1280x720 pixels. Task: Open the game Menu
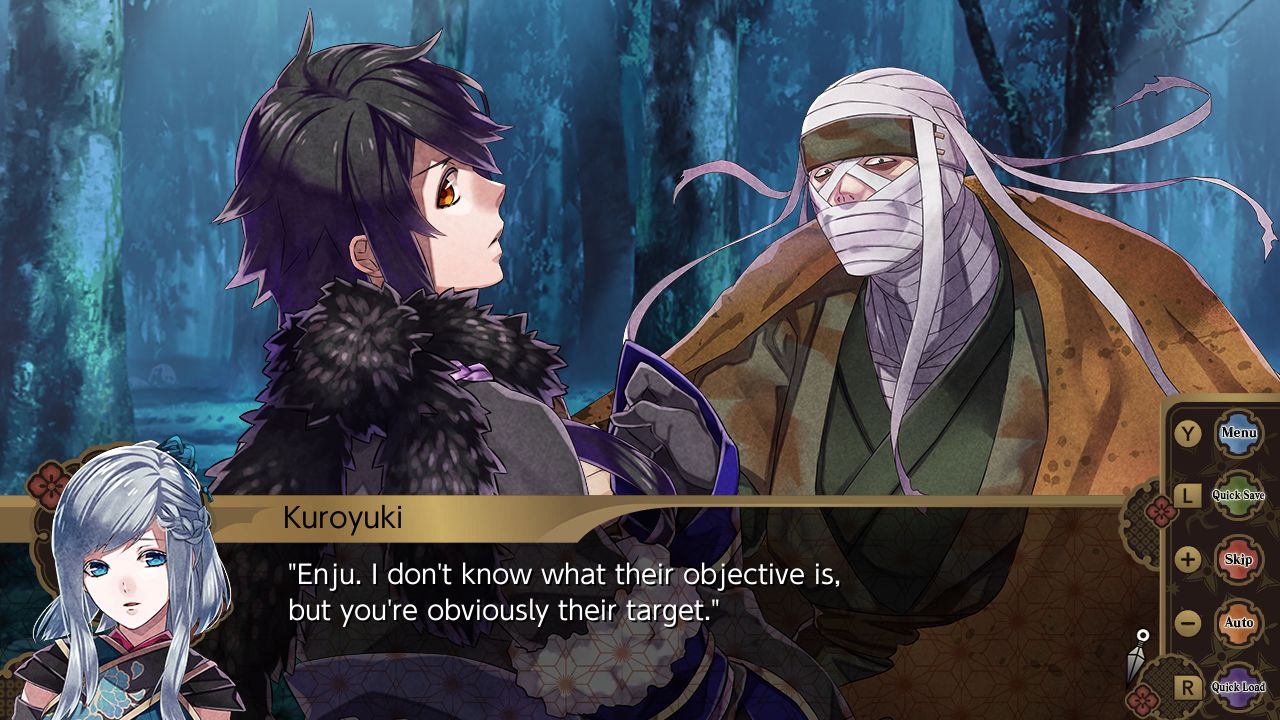1239,432
